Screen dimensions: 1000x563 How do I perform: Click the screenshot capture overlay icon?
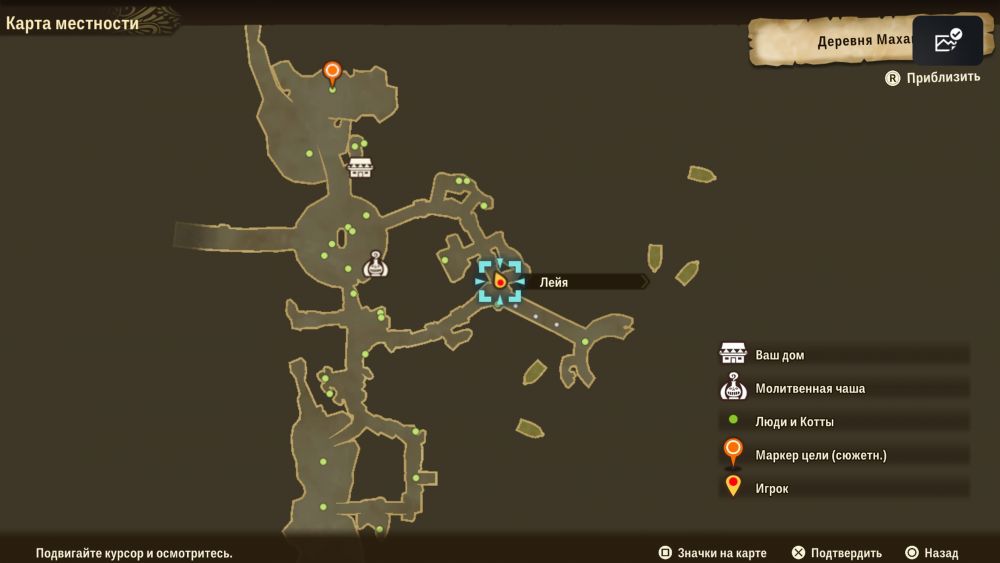947,41
